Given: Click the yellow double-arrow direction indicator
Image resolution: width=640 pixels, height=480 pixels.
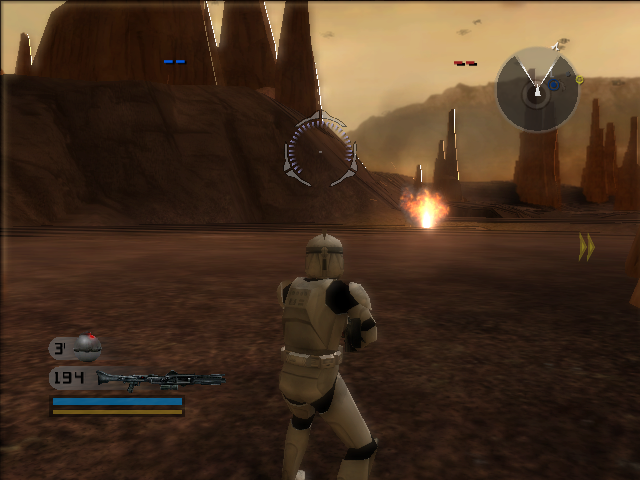Looking at the screenshot, I should click(586, 247).
